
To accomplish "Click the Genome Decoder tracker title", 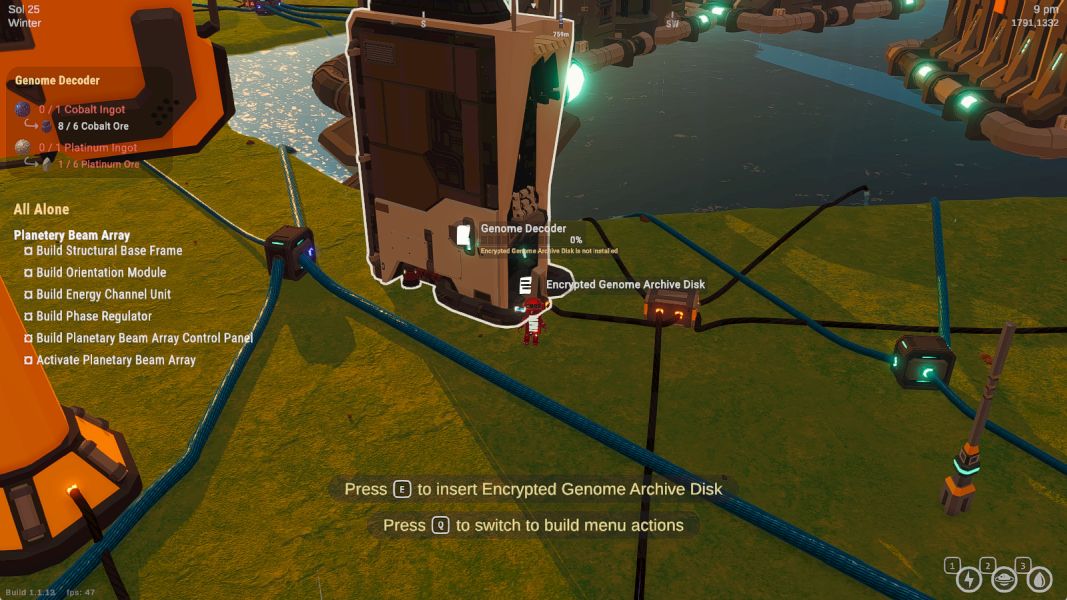I will click(x=57, y=80).
